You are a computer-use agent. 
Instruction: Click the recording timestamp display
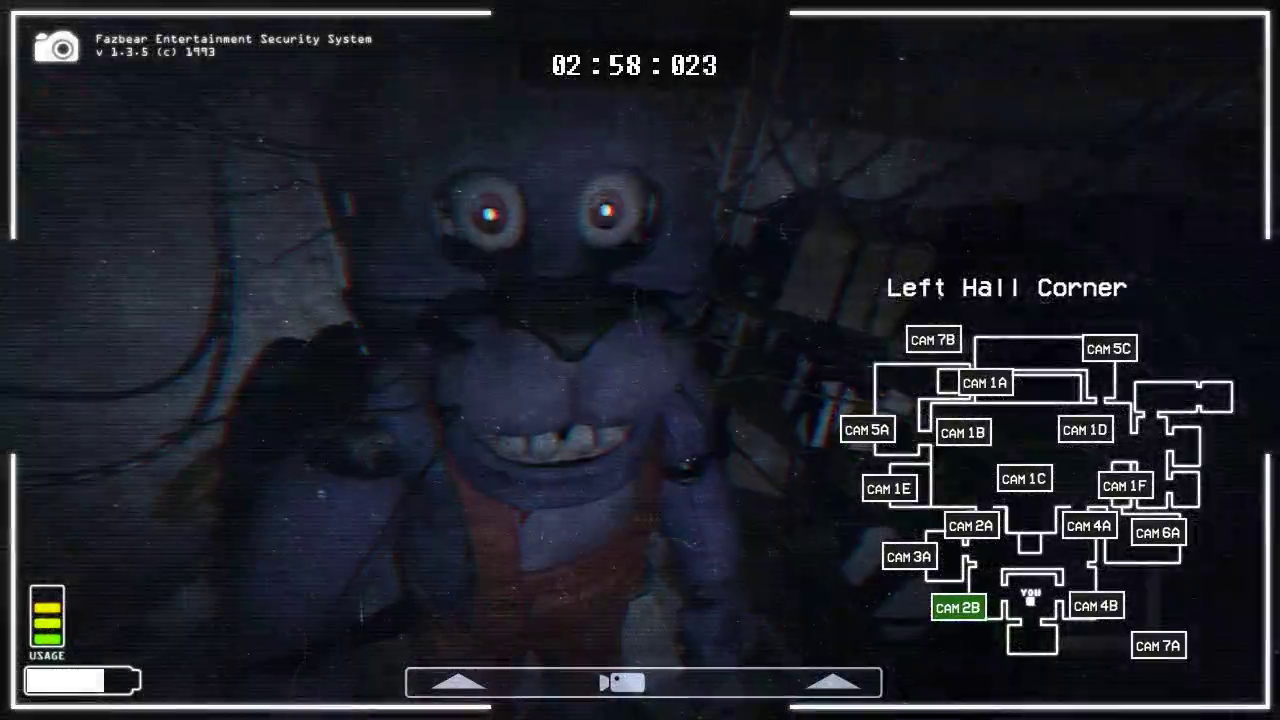pos(634,65)
